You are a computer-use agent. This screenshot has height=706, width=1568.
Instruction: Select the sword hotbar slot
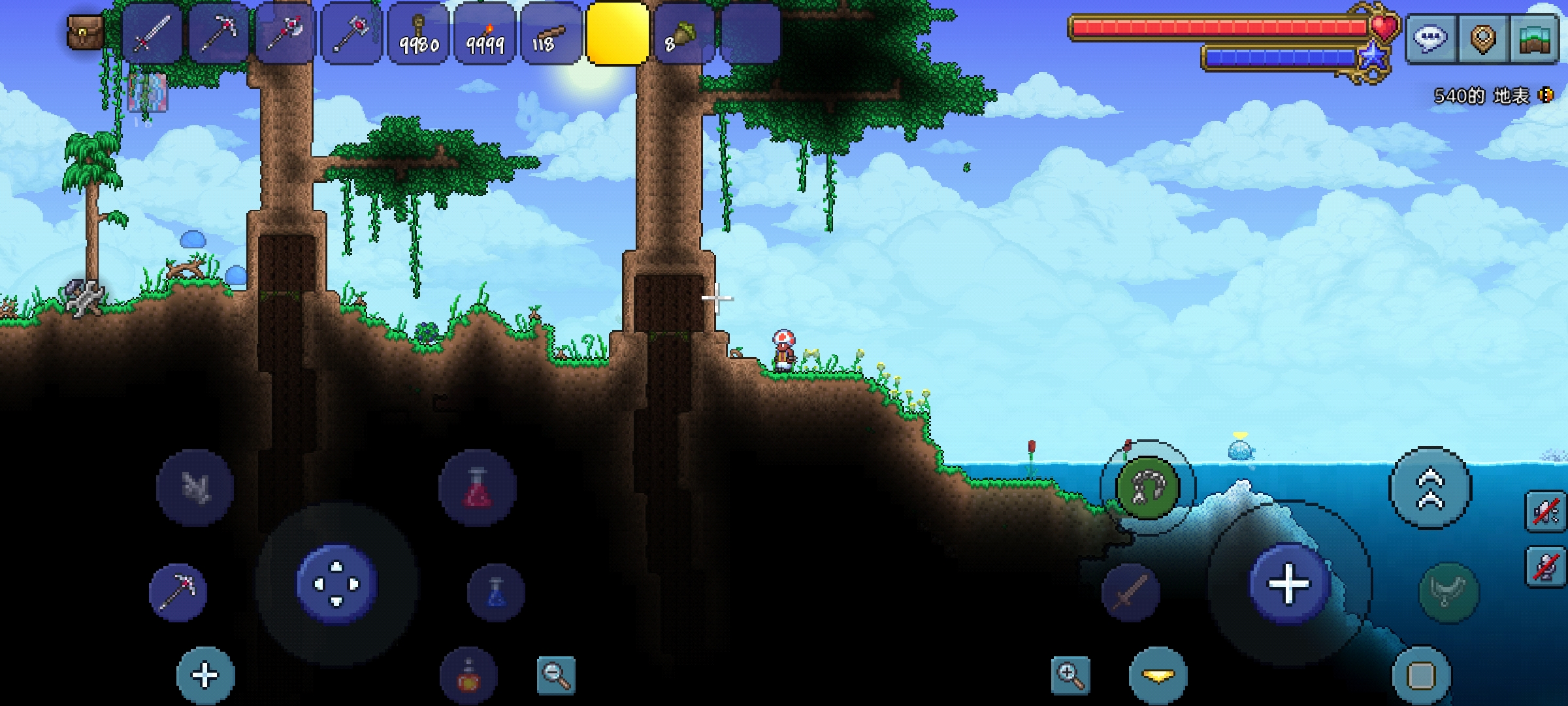[152, 34]
